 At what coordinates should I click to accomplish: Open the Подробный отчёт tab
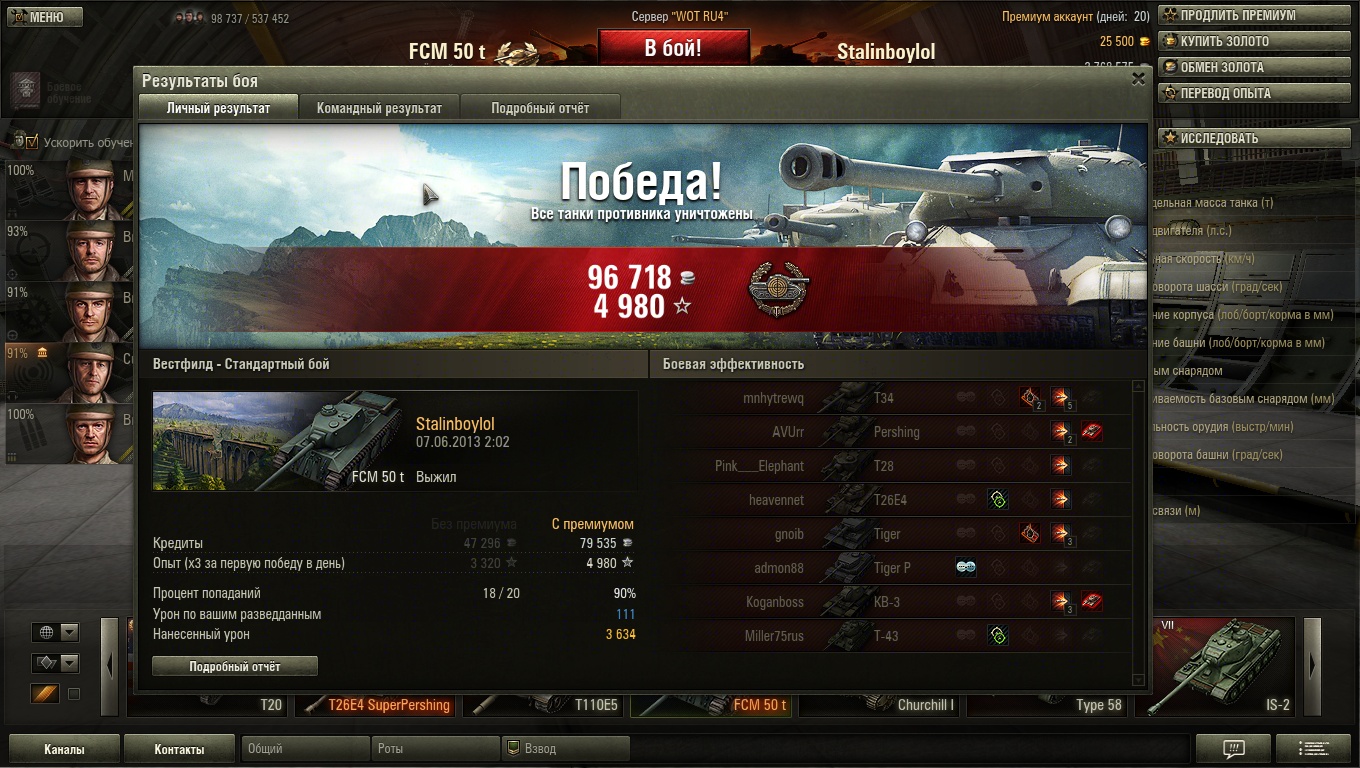(x=540, y=108)
